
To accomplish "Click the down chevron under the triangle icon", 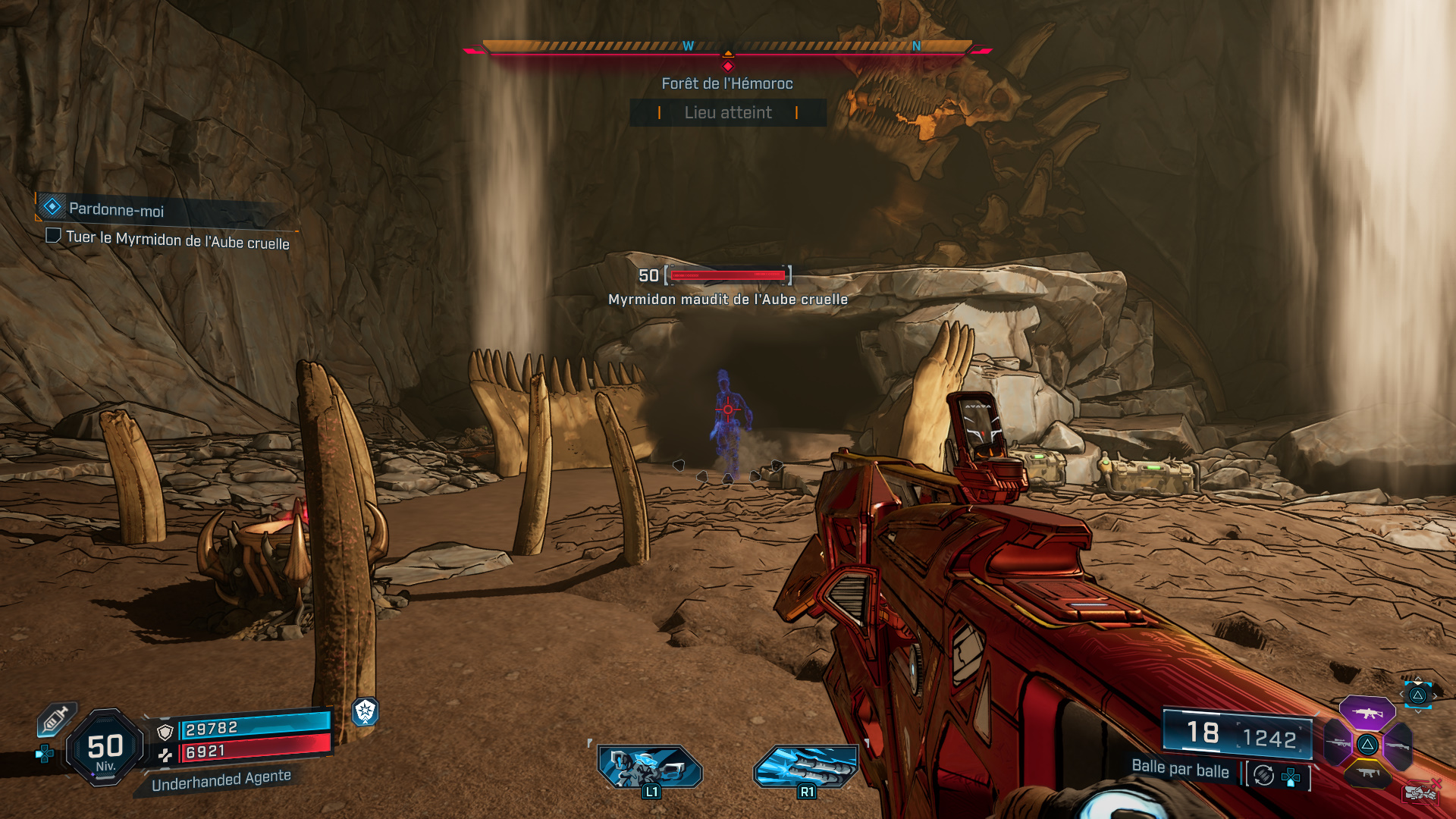I will tap(1418, 712).
